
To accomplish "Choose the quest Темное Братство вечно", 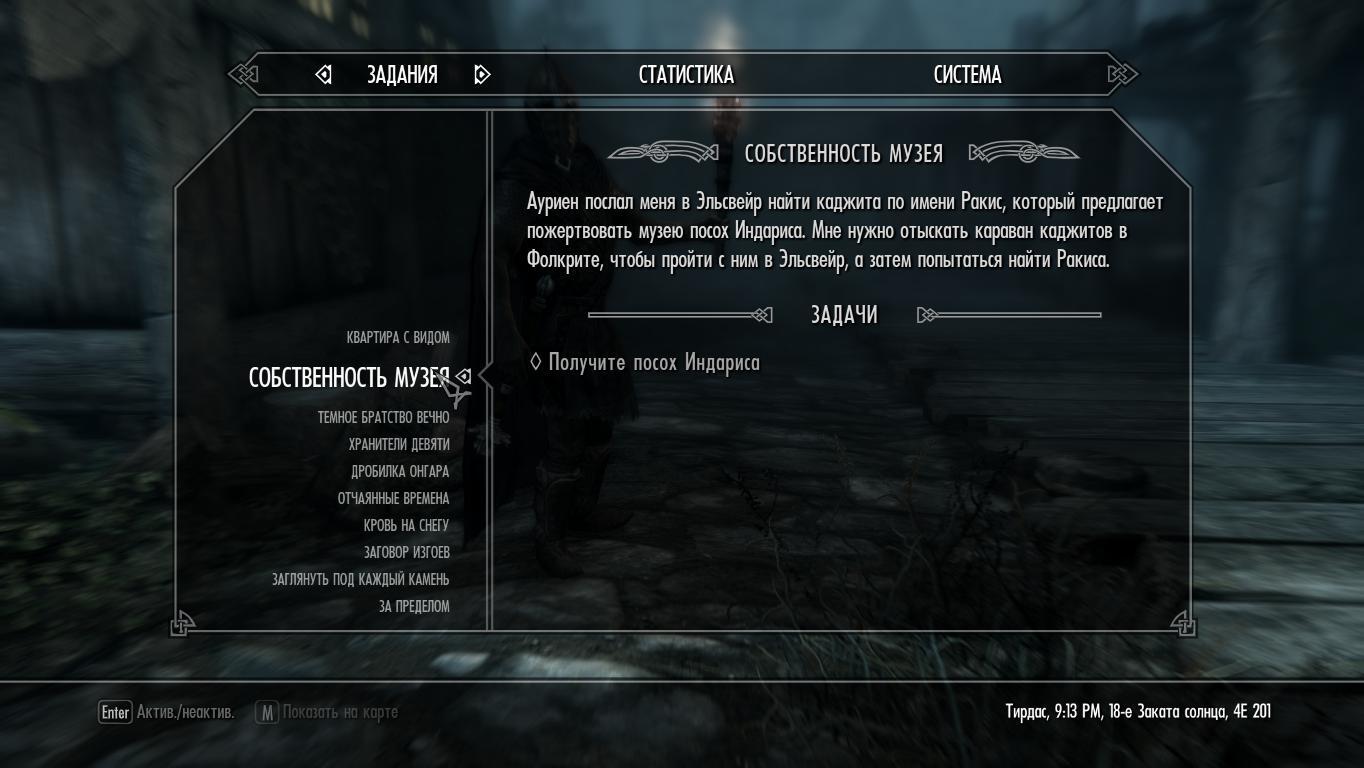I will [383, 418].
